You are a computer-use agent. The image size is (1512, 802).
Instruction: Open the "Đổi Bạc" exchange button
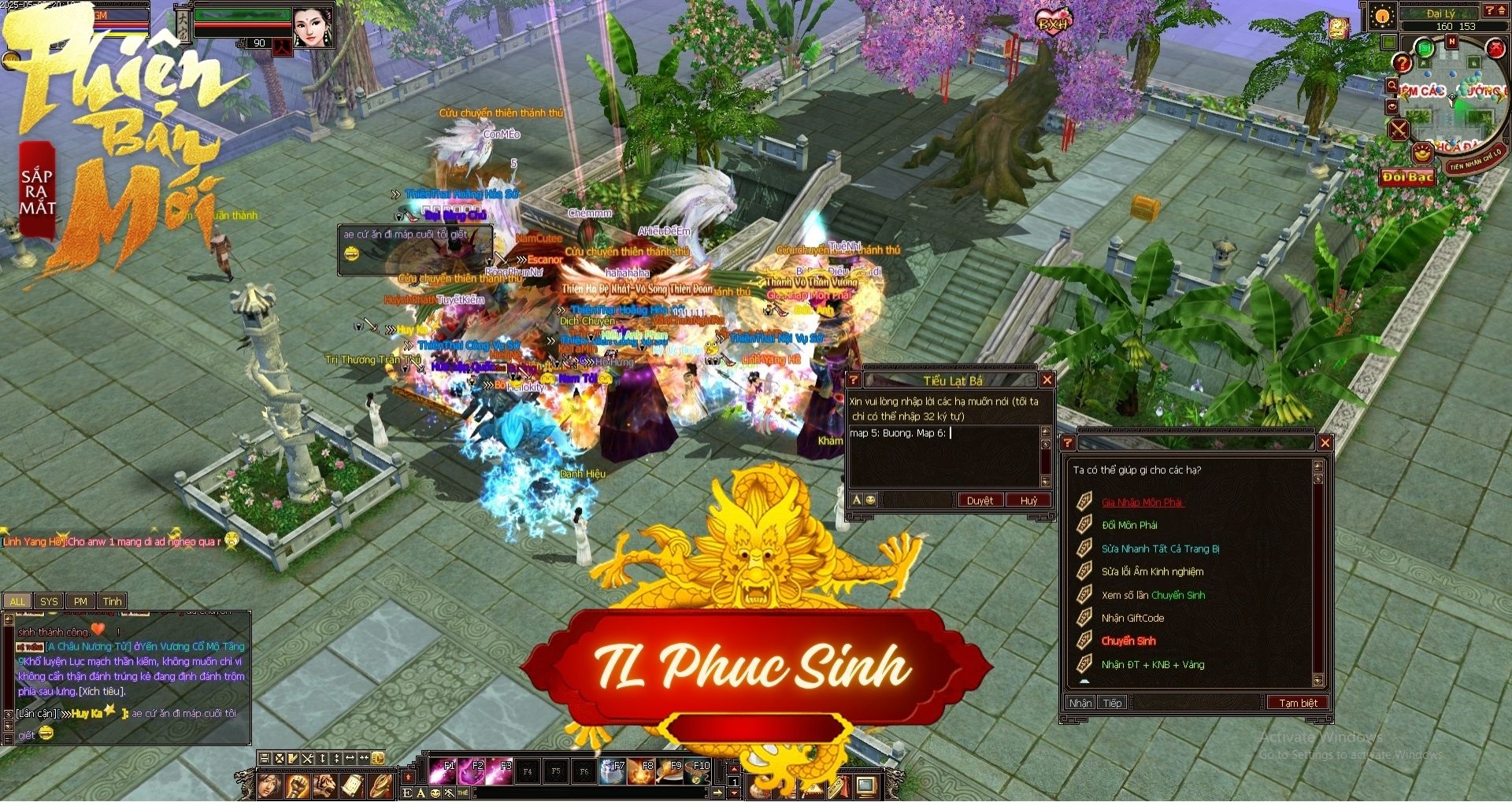click(x=1408, y=177)
